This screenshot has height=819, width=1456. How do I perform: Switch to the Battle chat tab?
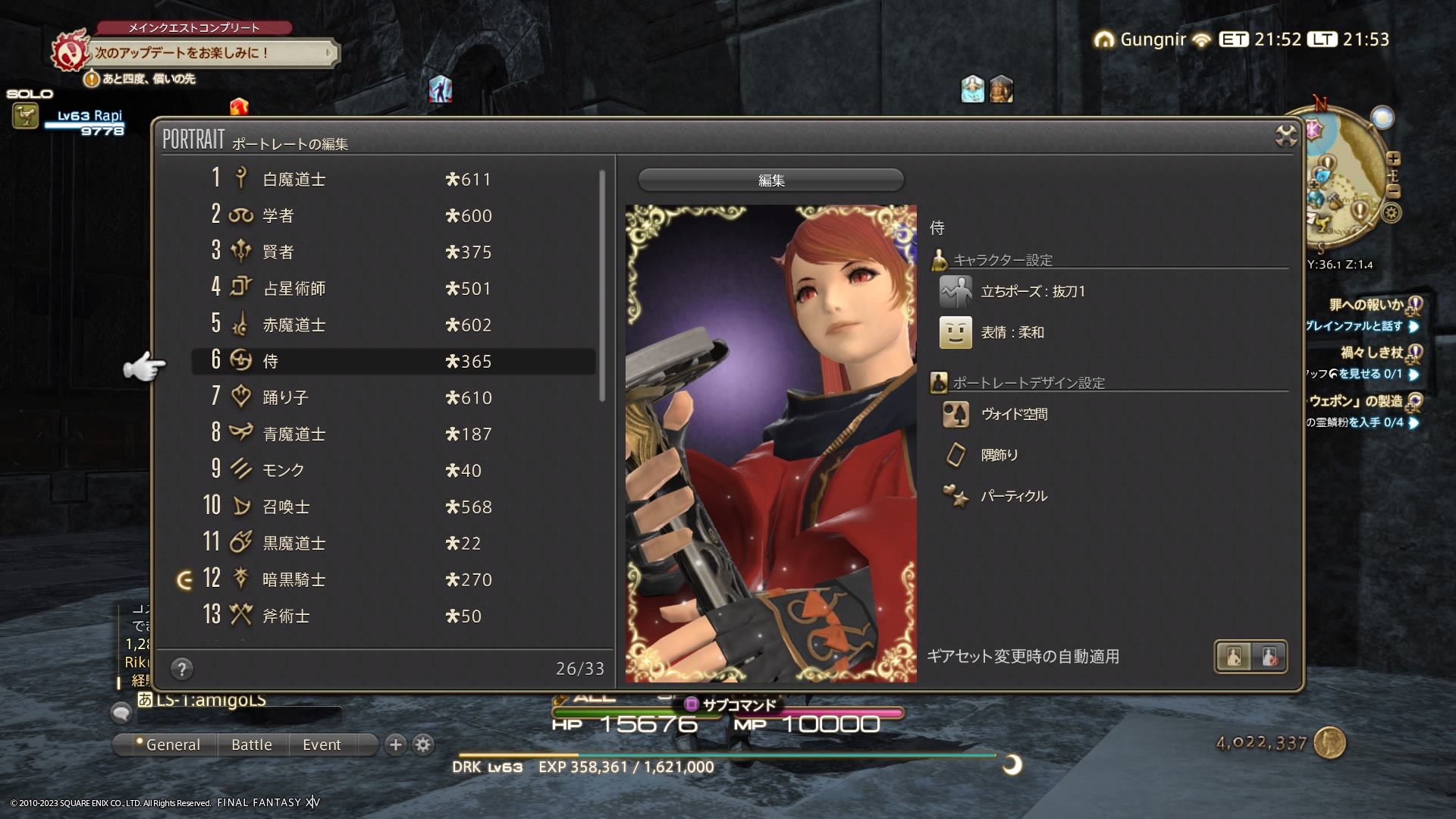coord(251,745)
